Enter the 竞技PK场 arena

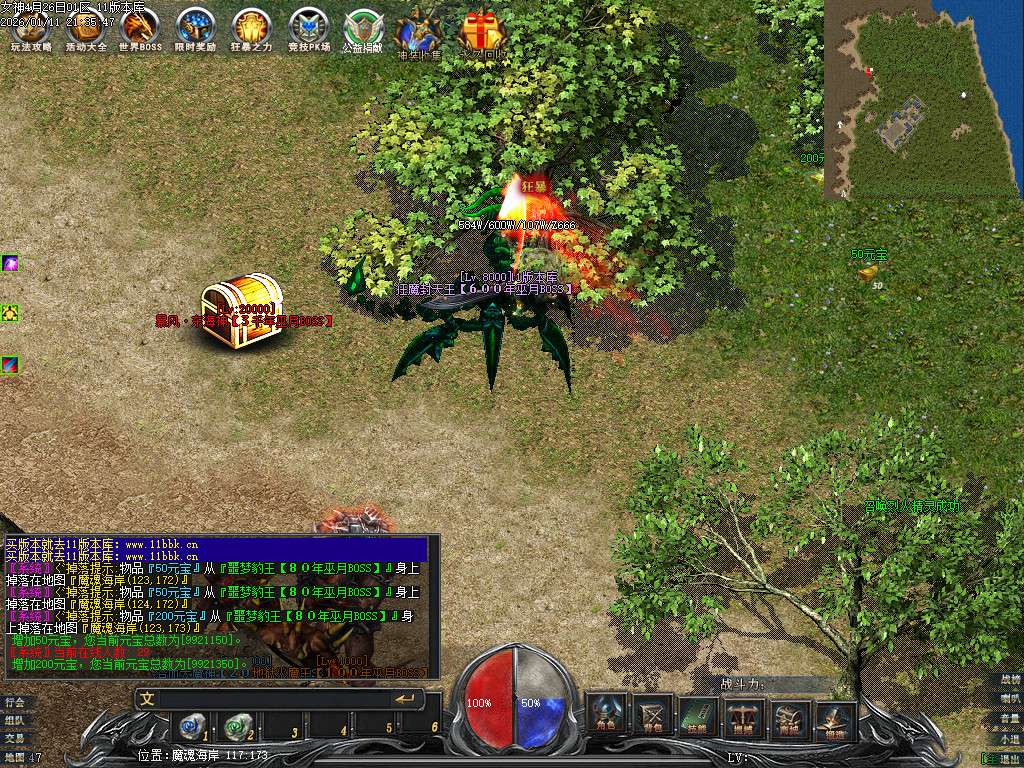(307, 28)
